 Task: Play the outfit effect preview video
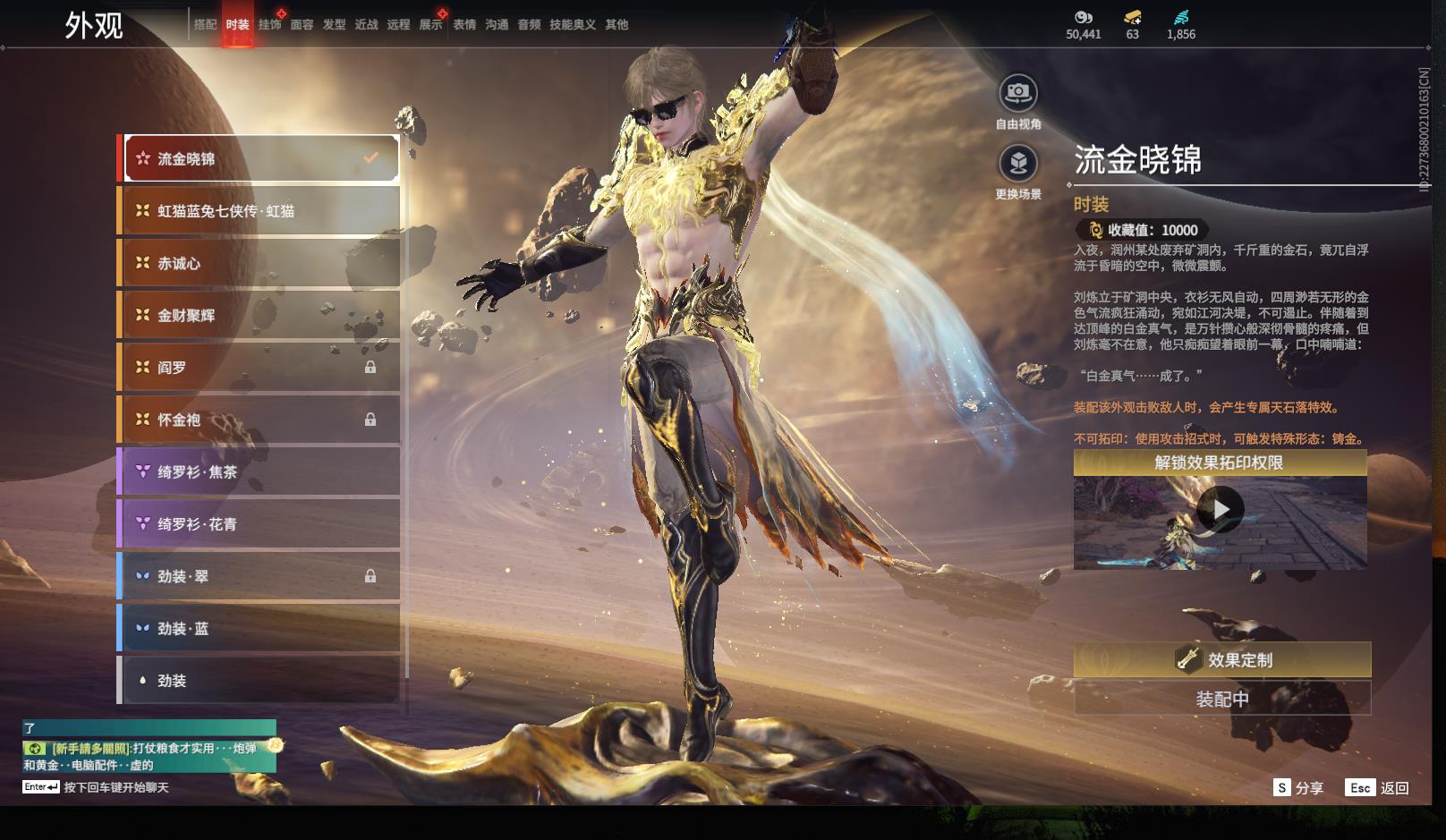(1220, 510)
